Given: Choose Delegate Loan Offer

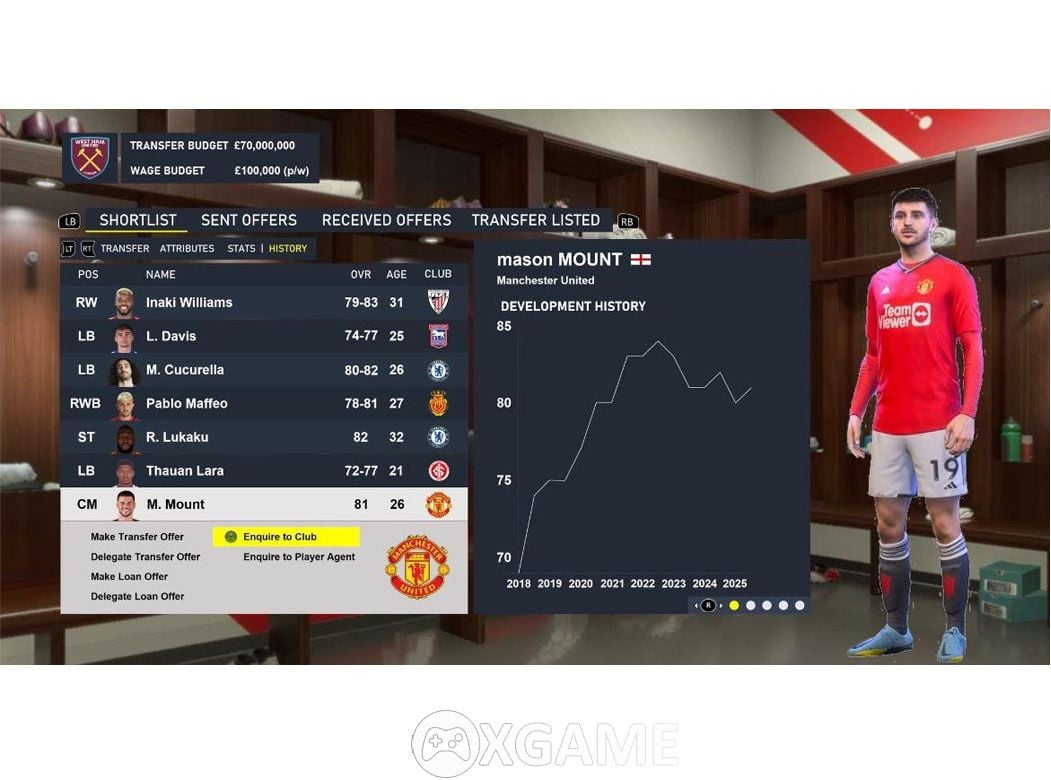Looking at the screenshot, I should click(137, 597).
